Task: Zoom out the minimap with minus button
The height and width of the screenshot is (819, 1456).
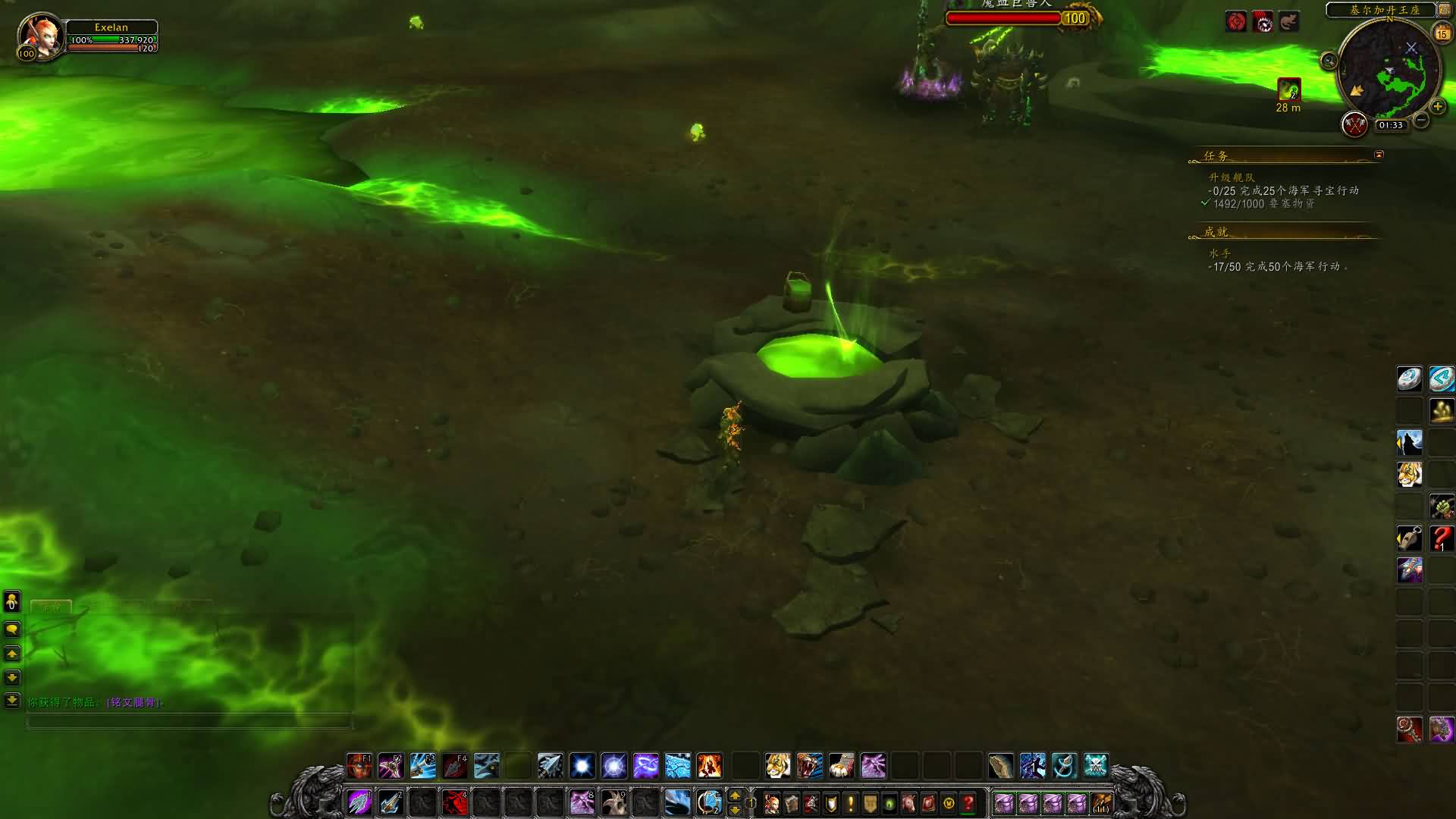Action: pyautogui.click(x=1421, y=120)
